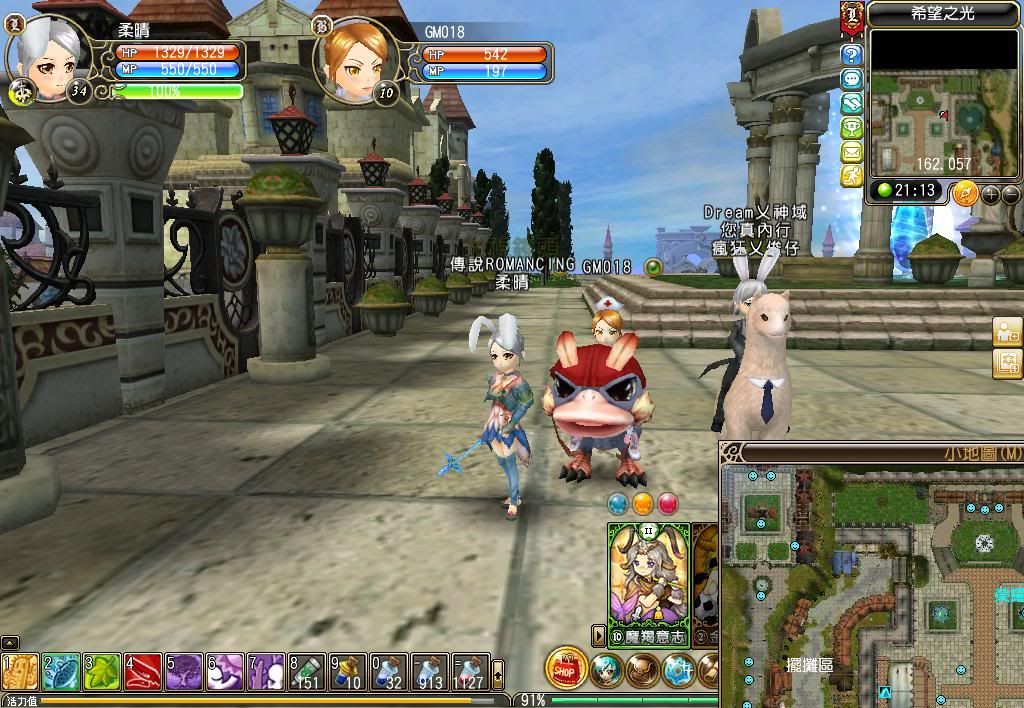Open the mail envelope icon

[852, 151]
